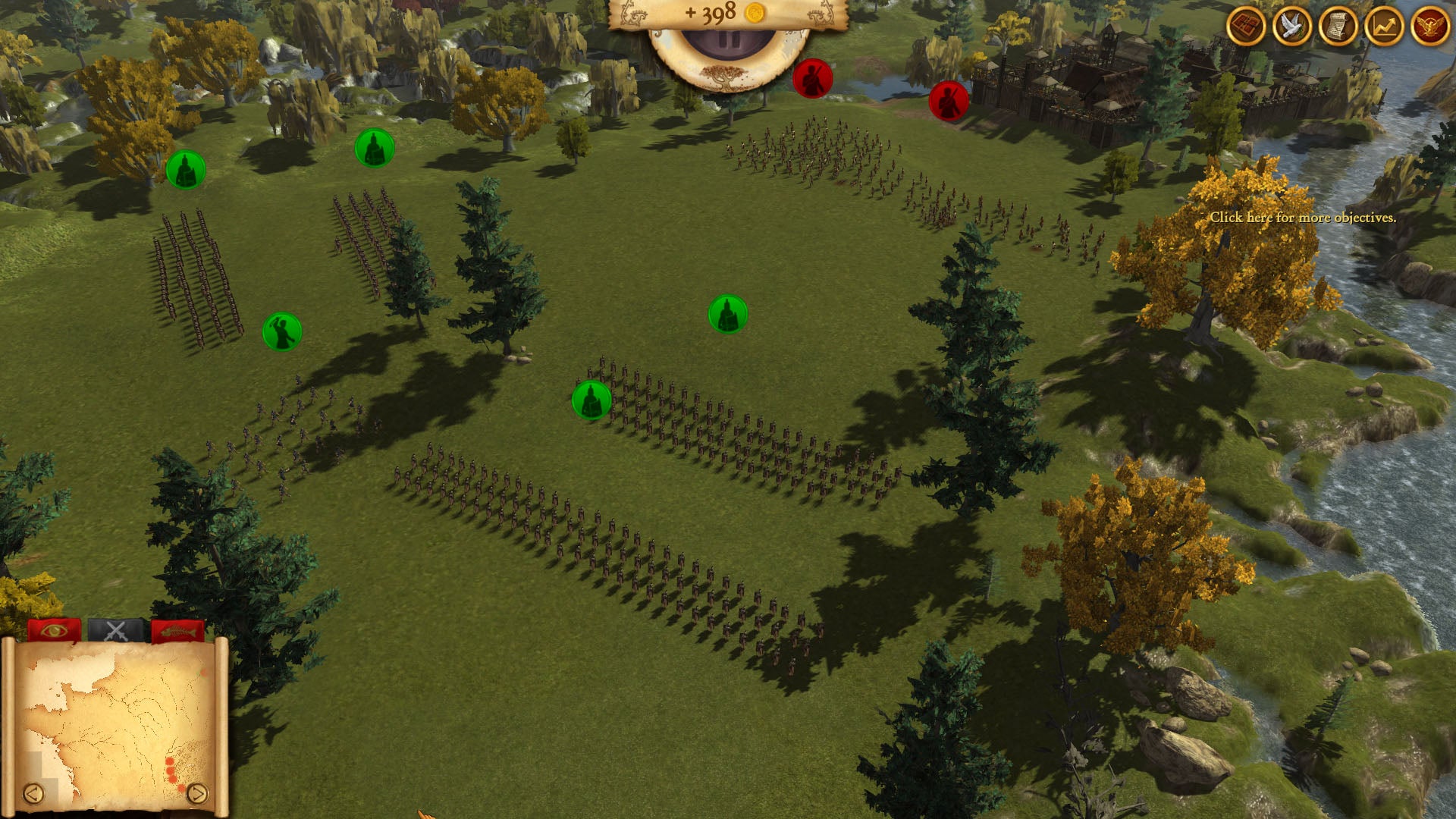The image size is (1456, 819).
Task: Click the red campaign dot on the minimap
Action: 170,762
